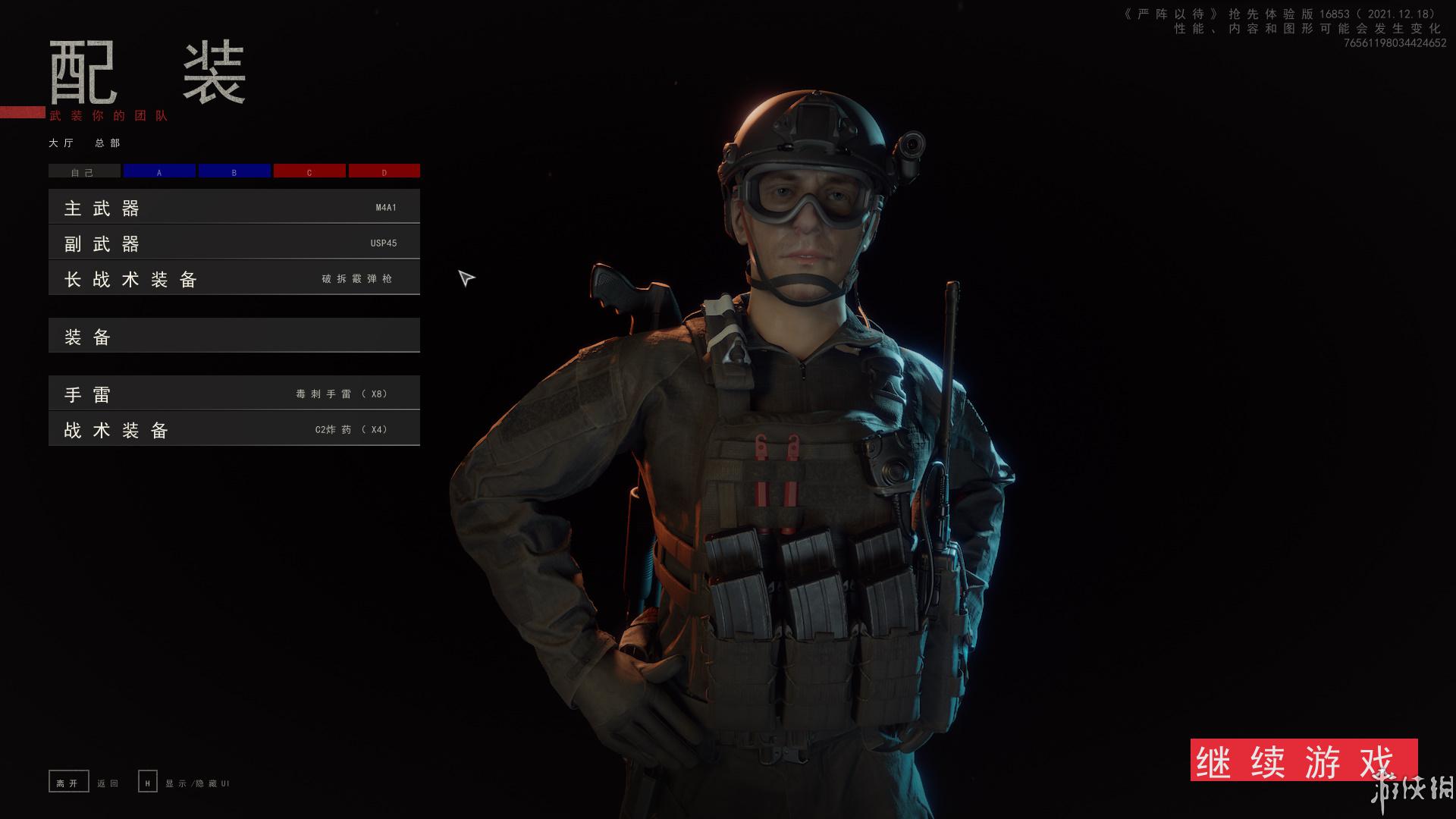Select the 战术装备 tactical gear row
Viewport: 1456px width, 819px height.
[x=234, y=429]
